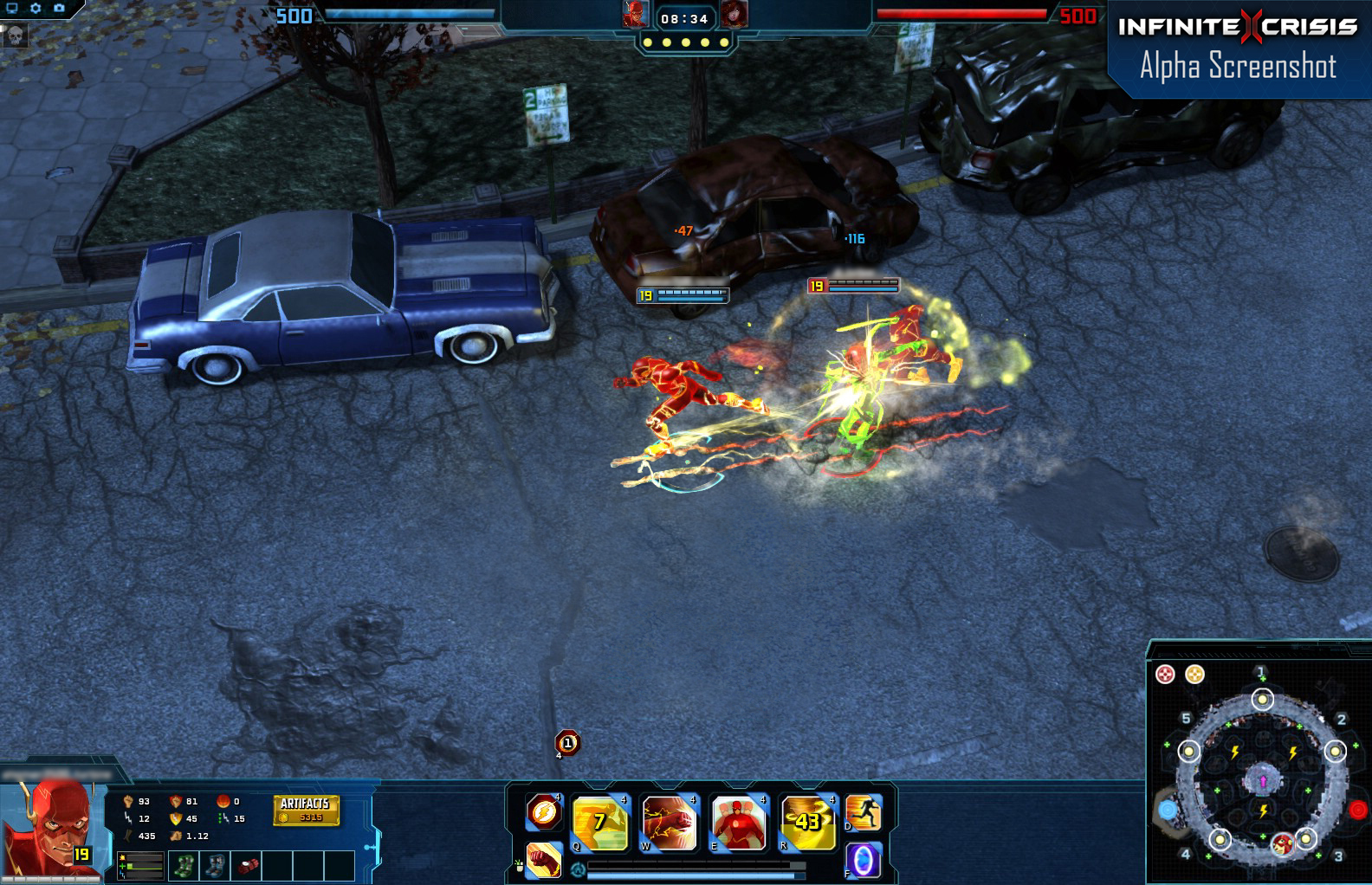
Task: Select Flash's passive lightning emblem icon
Action: (545, 811)
